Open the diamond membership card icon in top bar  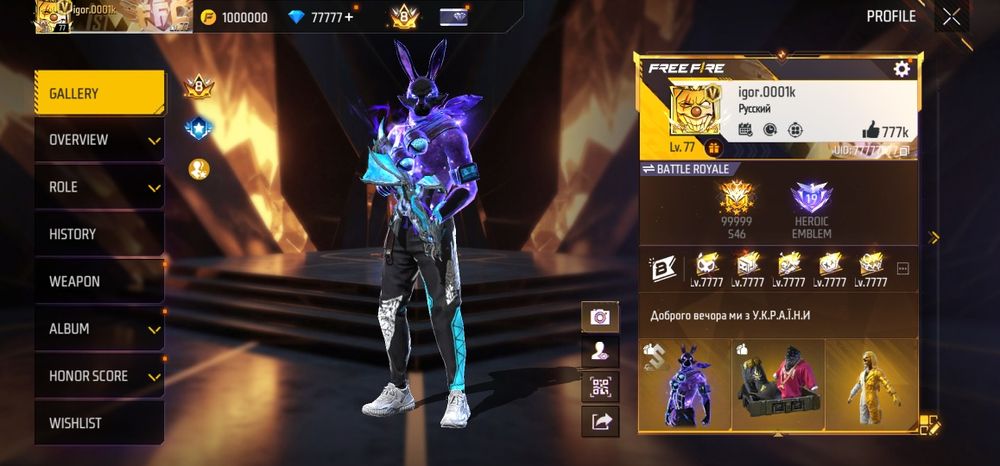point(453,17)
